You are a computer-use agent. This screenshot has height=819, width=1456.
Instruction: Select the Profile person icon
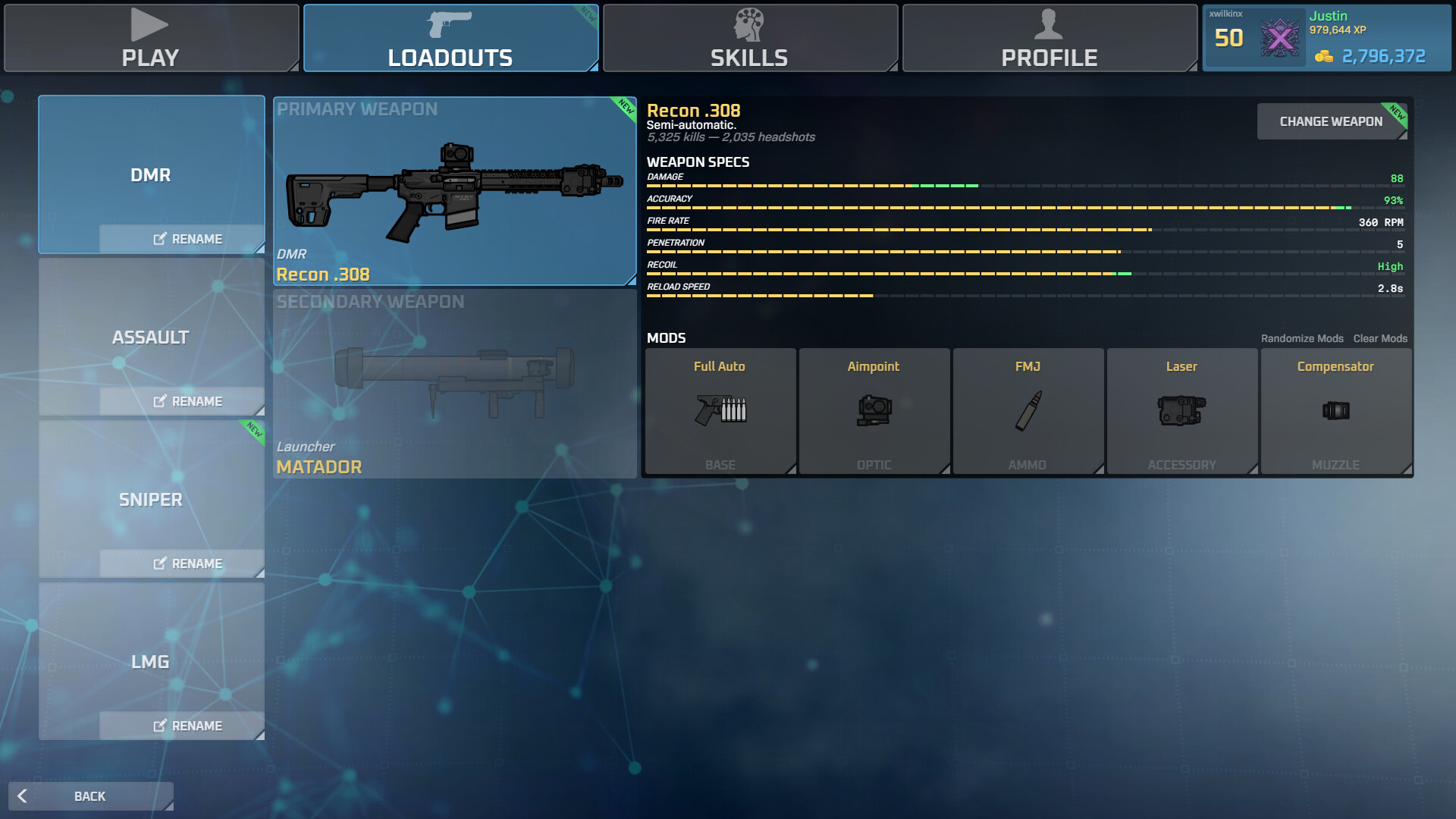(1049, 25)
